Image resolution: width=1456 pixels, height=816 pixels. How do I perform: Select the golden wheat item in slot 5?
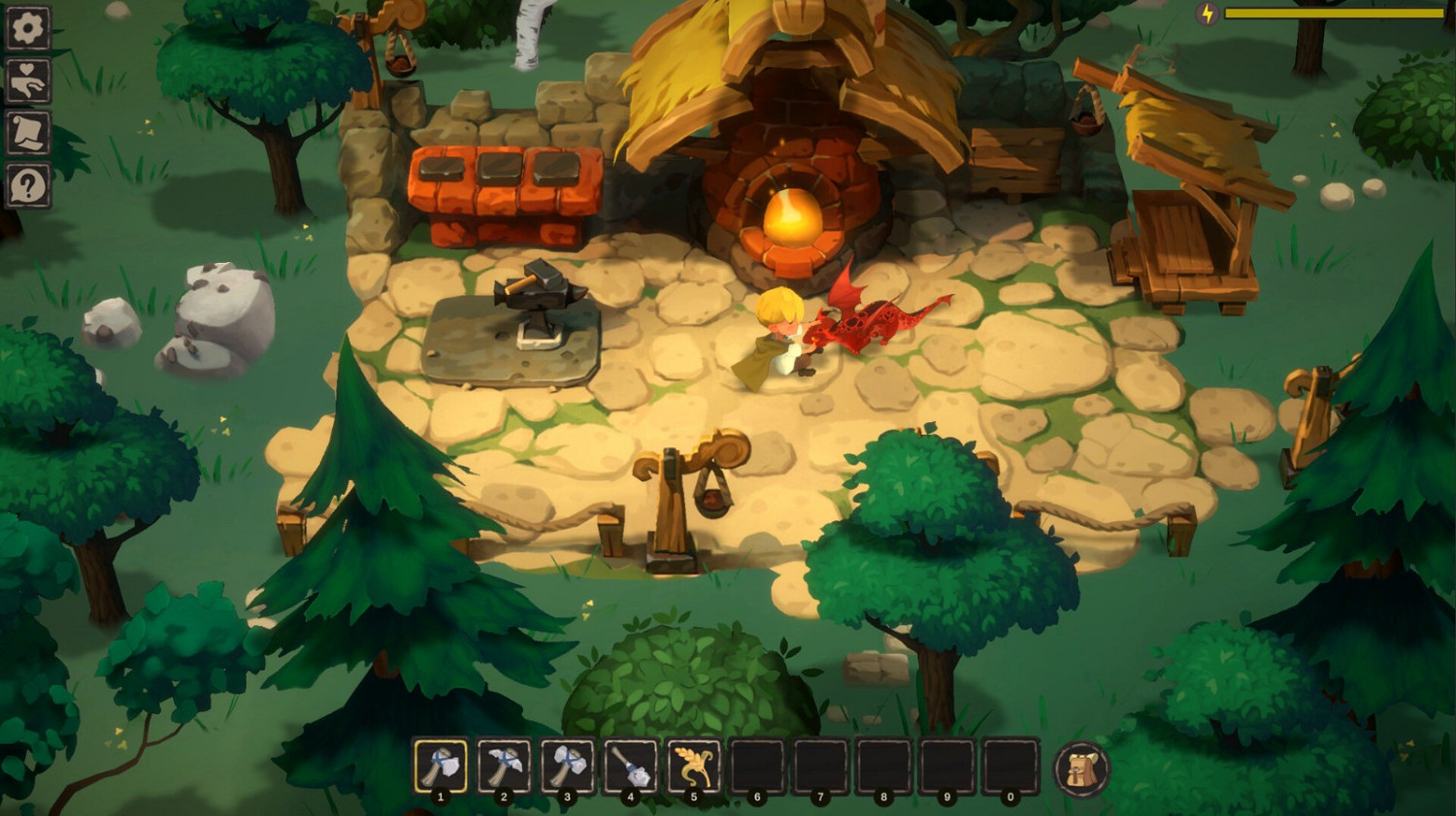point(692,767)
